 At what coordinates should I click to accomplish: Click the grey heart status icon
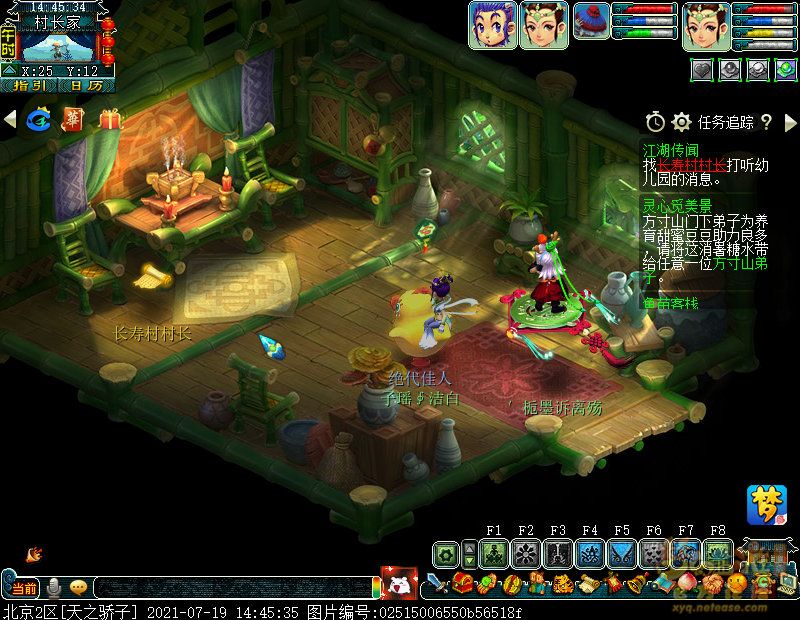click(x=702, y=69)
